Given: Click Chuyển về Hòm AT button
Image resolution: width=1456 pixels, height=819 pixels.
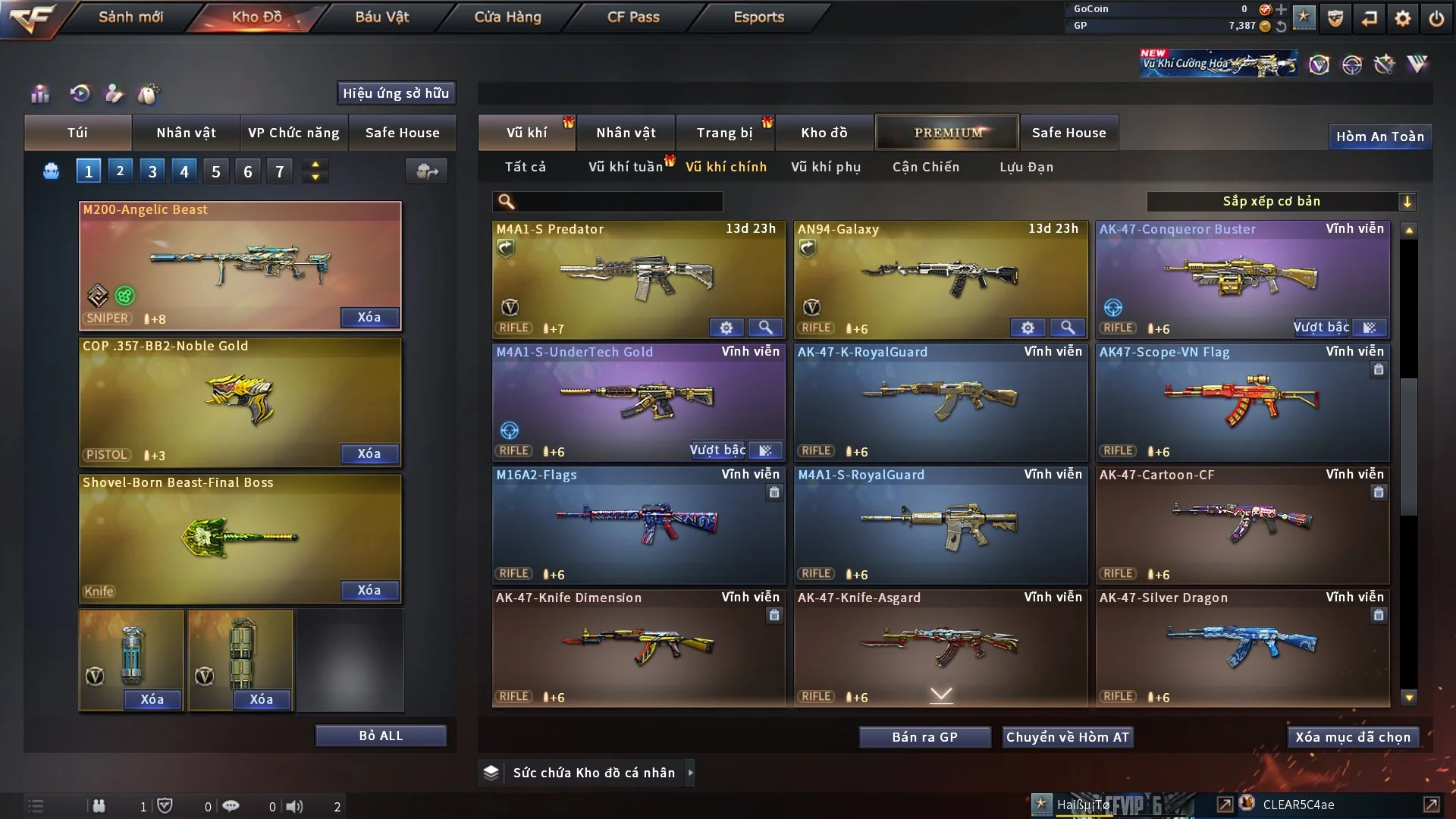Looking at the screenshot, I should [1068, 737].
